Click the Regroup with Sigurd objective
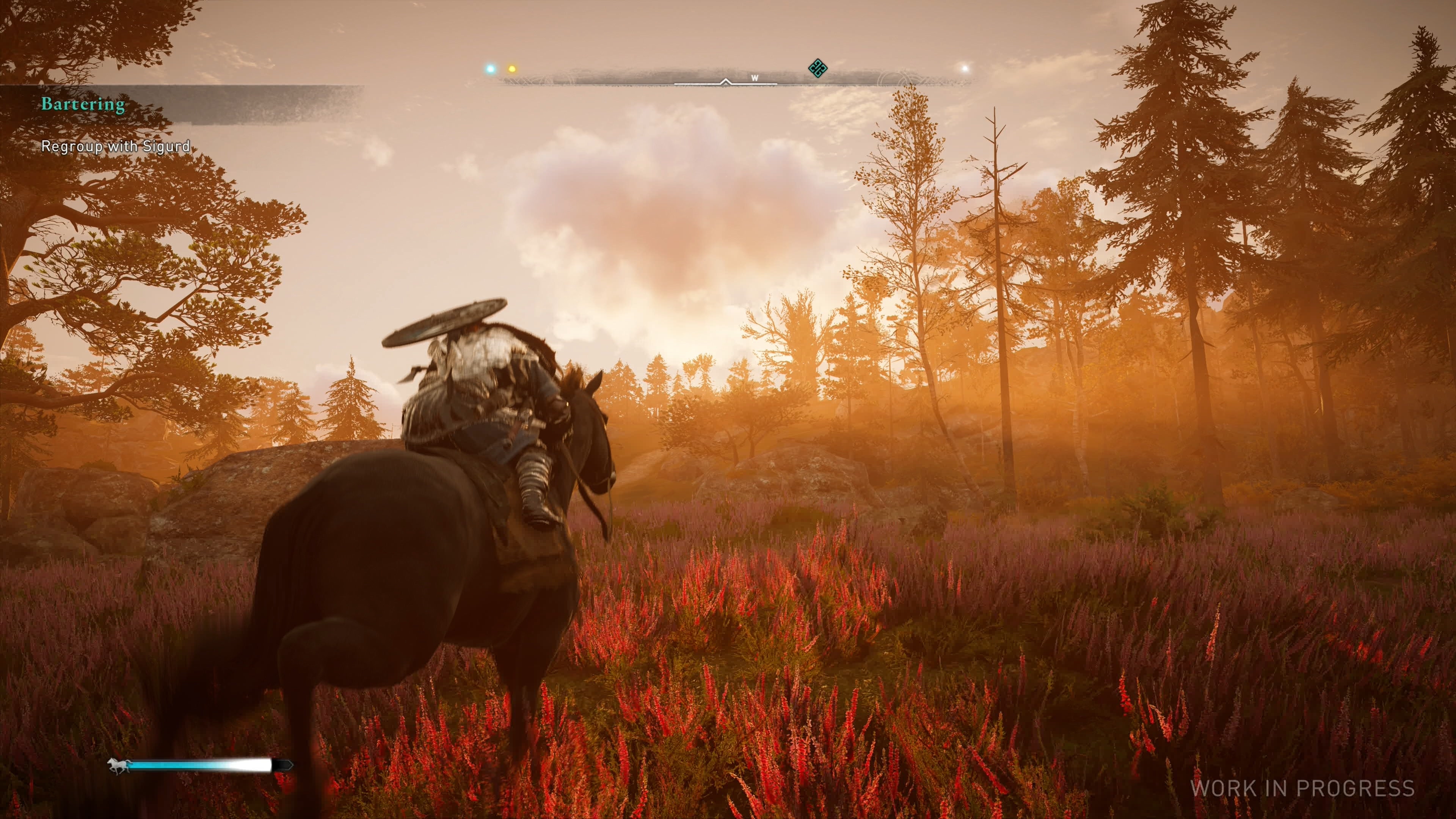The image size is (1456, 819). 115,146
